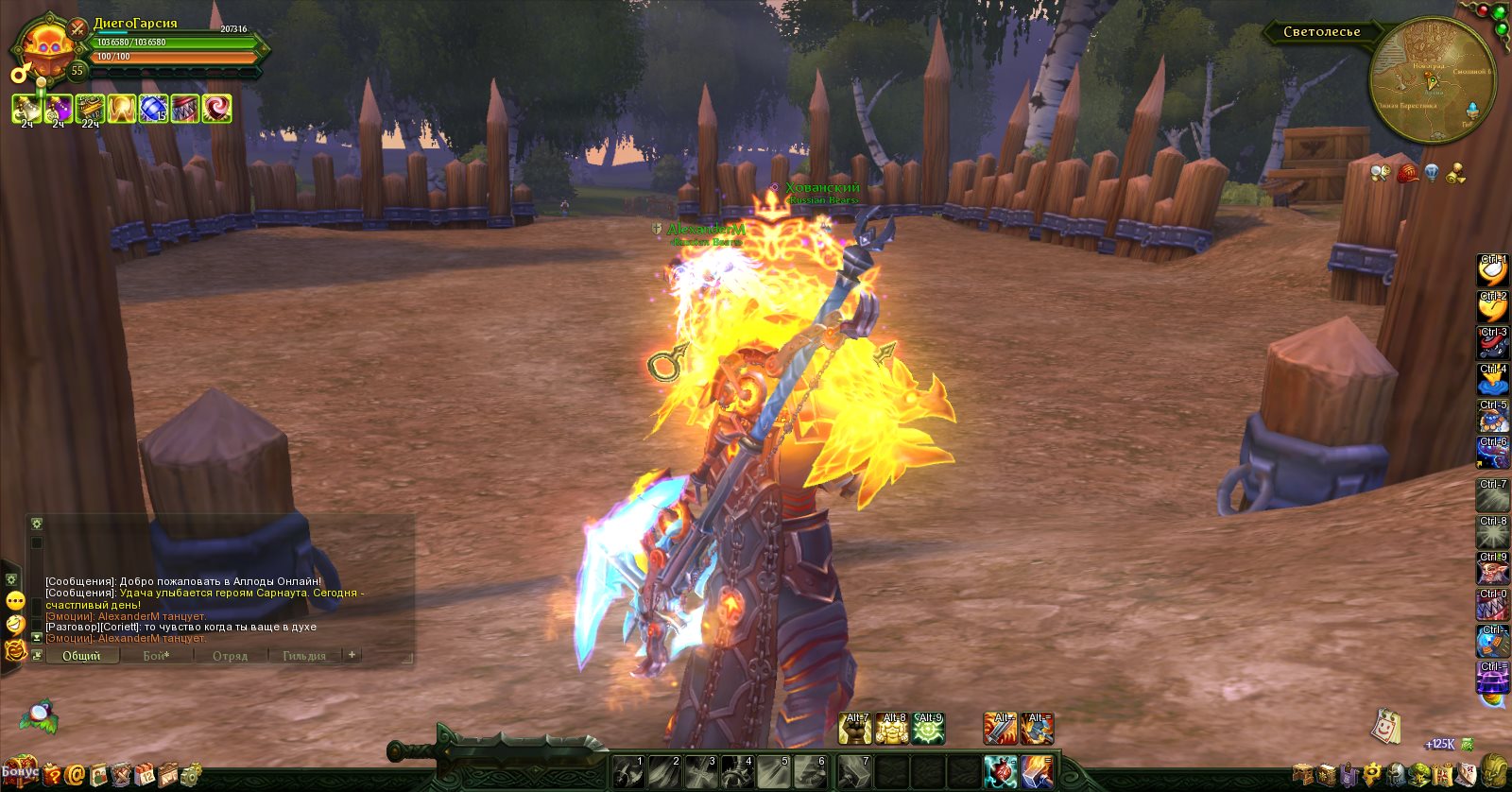Viewport: 1512px width, 792px height.
Task: Activate the Alt-7 golden fist ability
Action: point(855,729)
